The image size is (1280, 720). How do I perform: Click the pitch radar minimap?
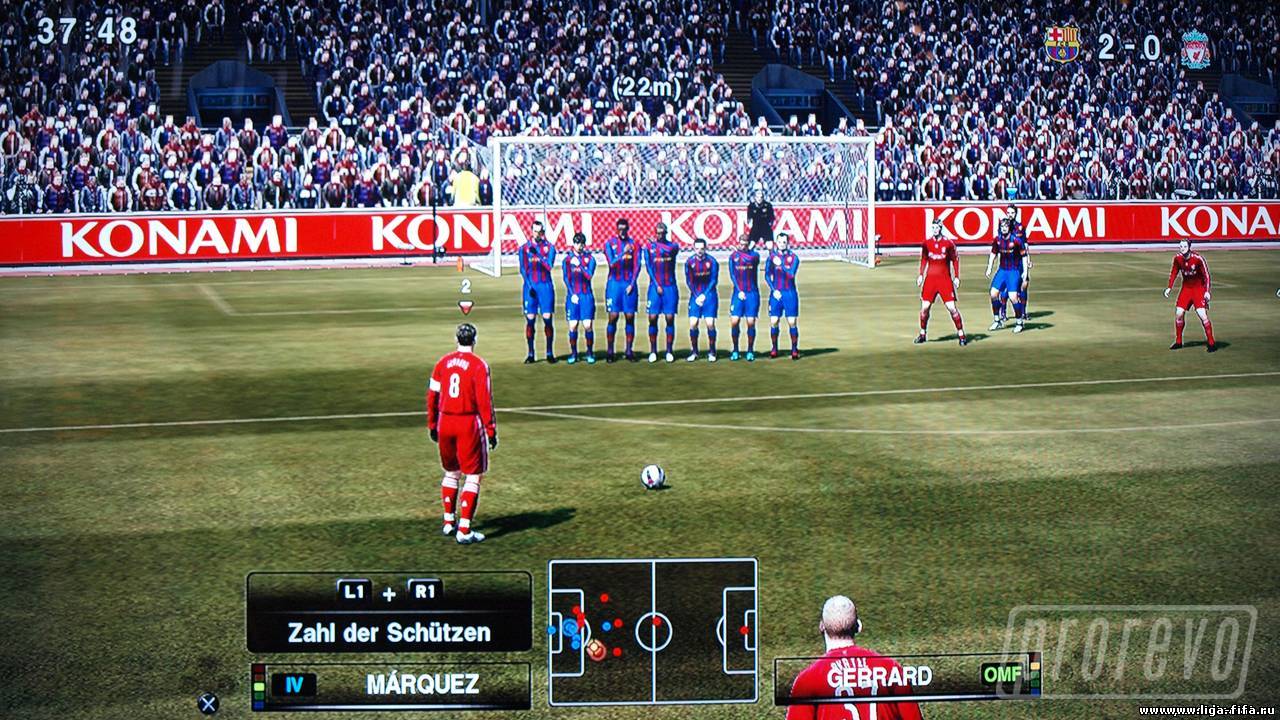653,632
